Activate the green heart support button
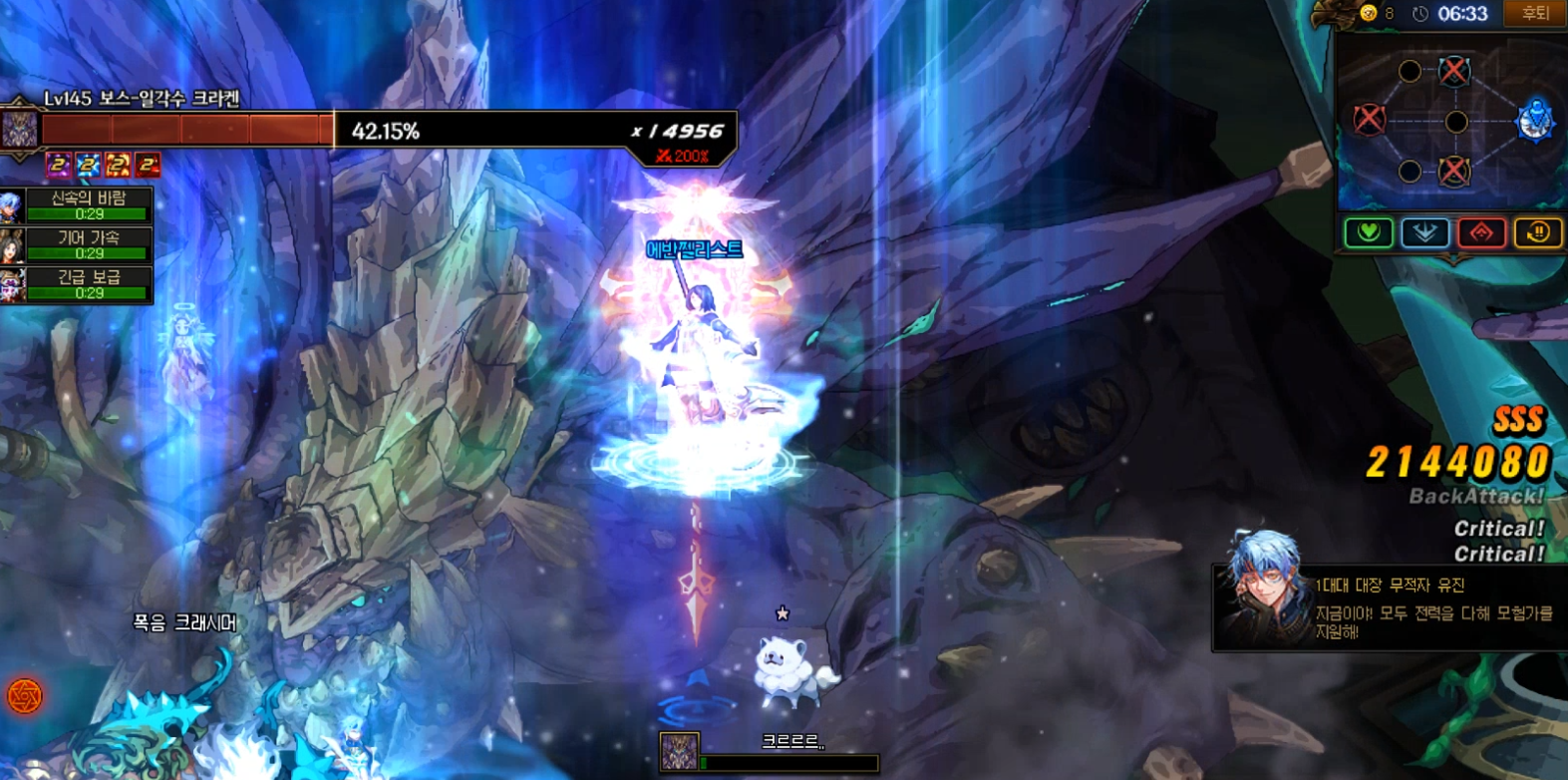Image resolution: width=1568 pixels, height=780 pixels. [1368, 232]
